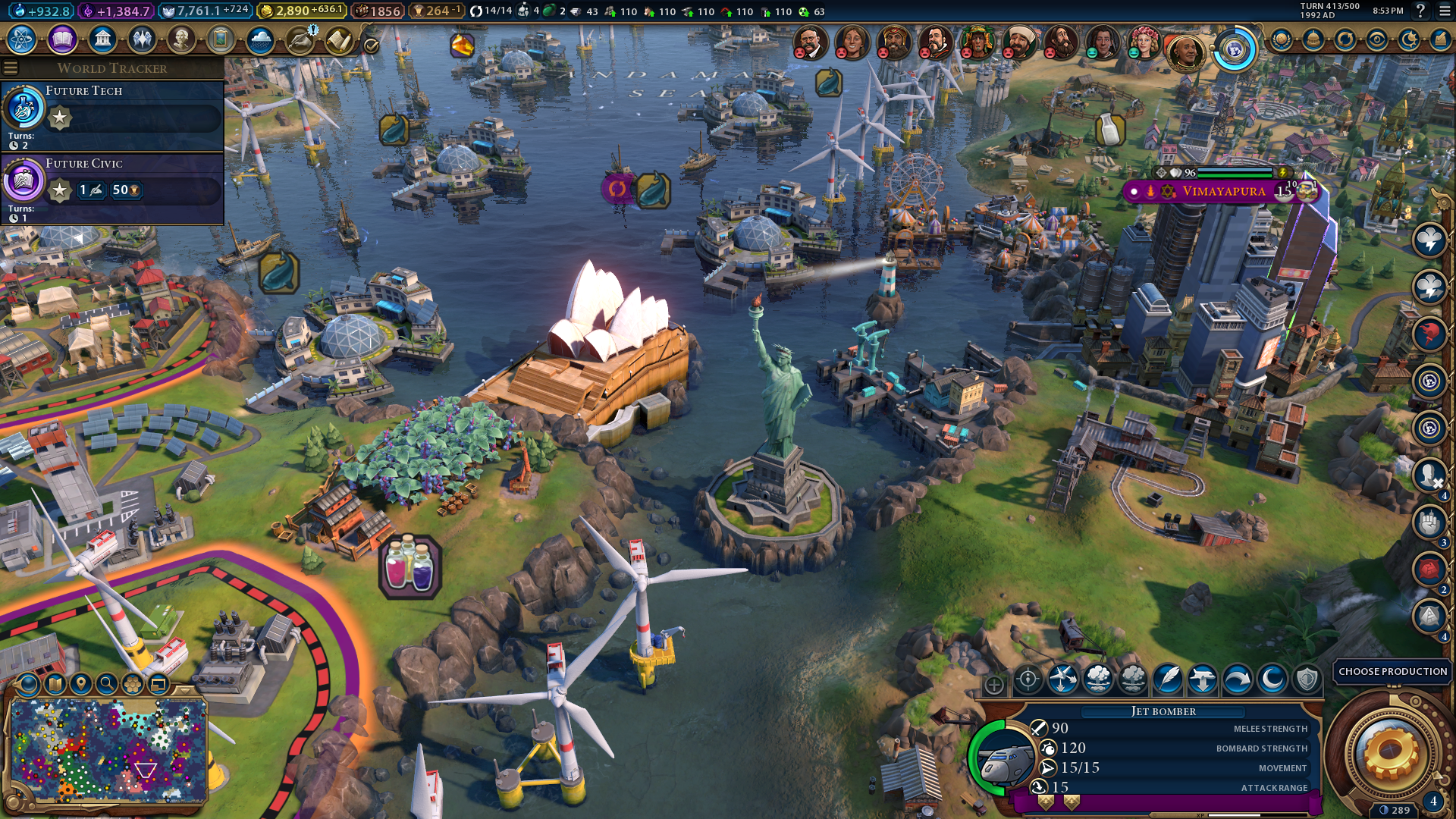The image size is (1456, 819).
Task: Open the Civilopedia help button
Action: [1420, 11]
